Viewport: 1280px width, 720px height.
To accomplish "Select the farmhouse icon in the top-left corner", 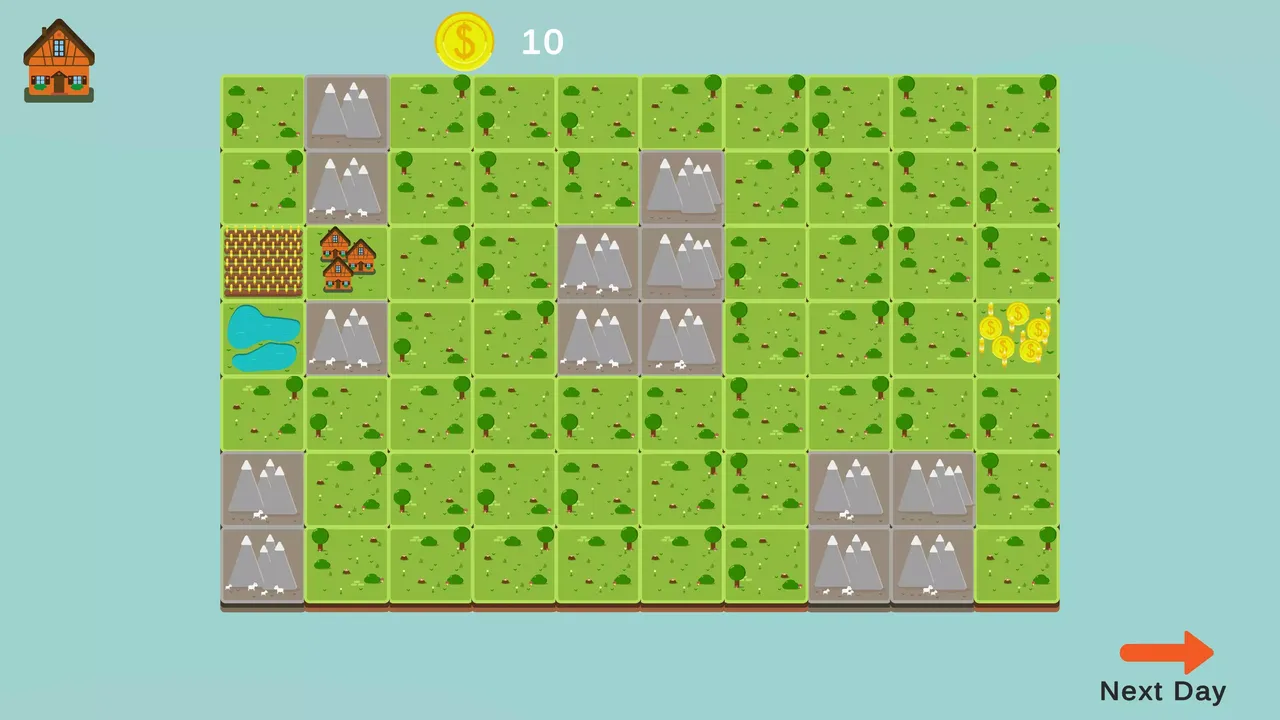I will (57, 60).
